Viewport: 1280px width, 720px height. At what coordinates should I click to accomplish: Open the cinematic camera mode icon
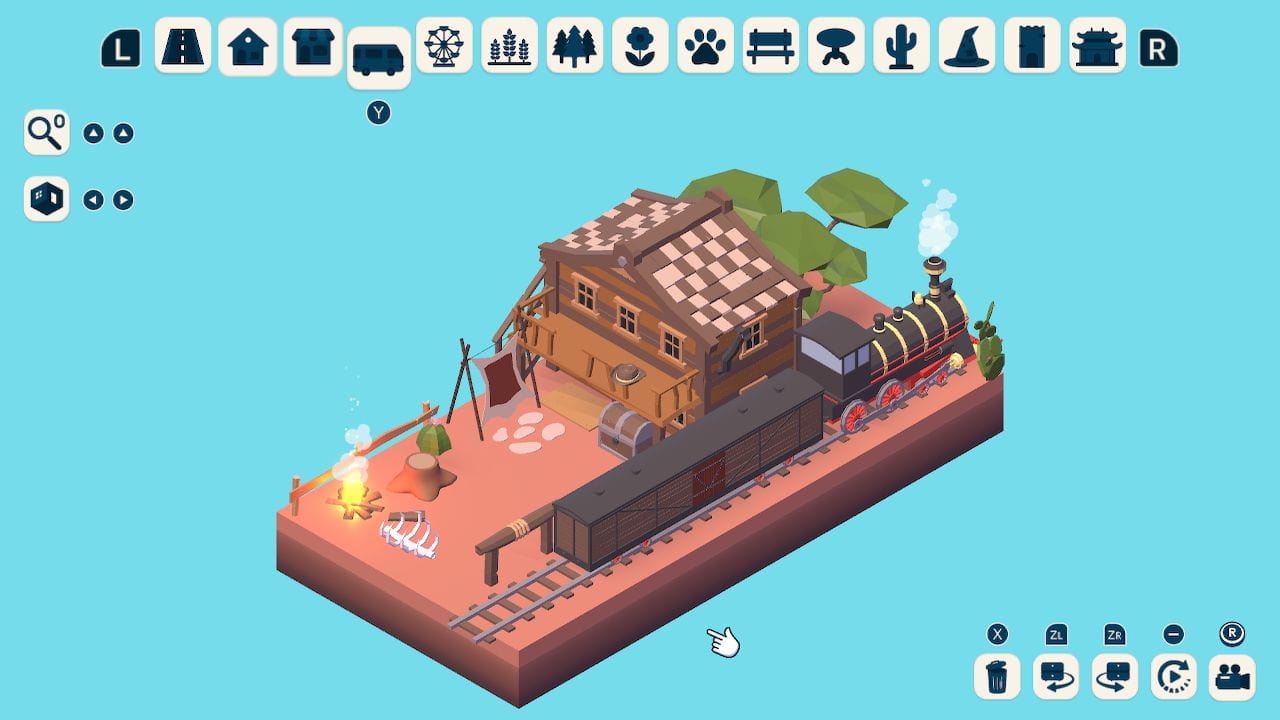[1232, 677]
